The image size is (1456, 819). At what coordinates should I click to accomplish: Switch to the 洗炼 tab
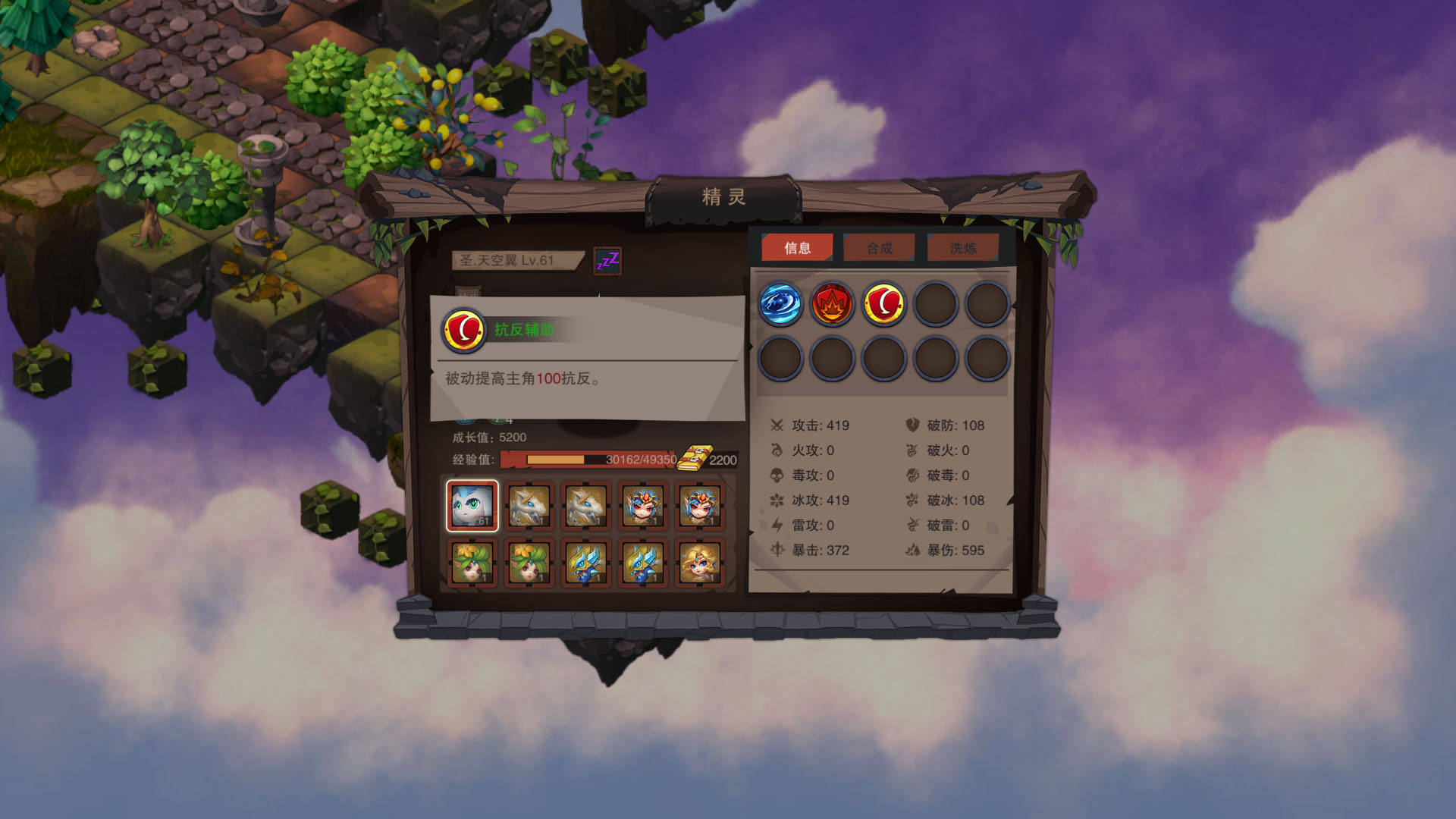[x=963, y=247]
